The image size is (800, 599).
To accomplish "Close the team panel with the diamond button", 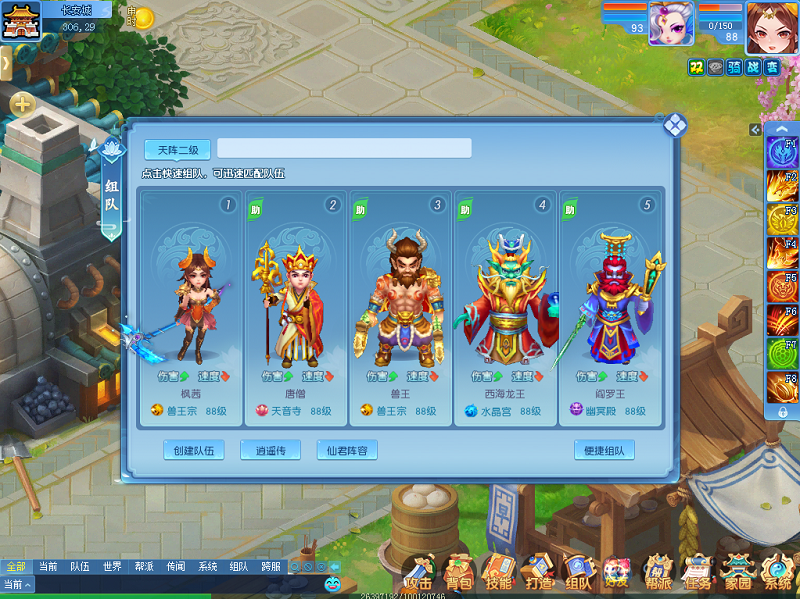I will [676, 126].
